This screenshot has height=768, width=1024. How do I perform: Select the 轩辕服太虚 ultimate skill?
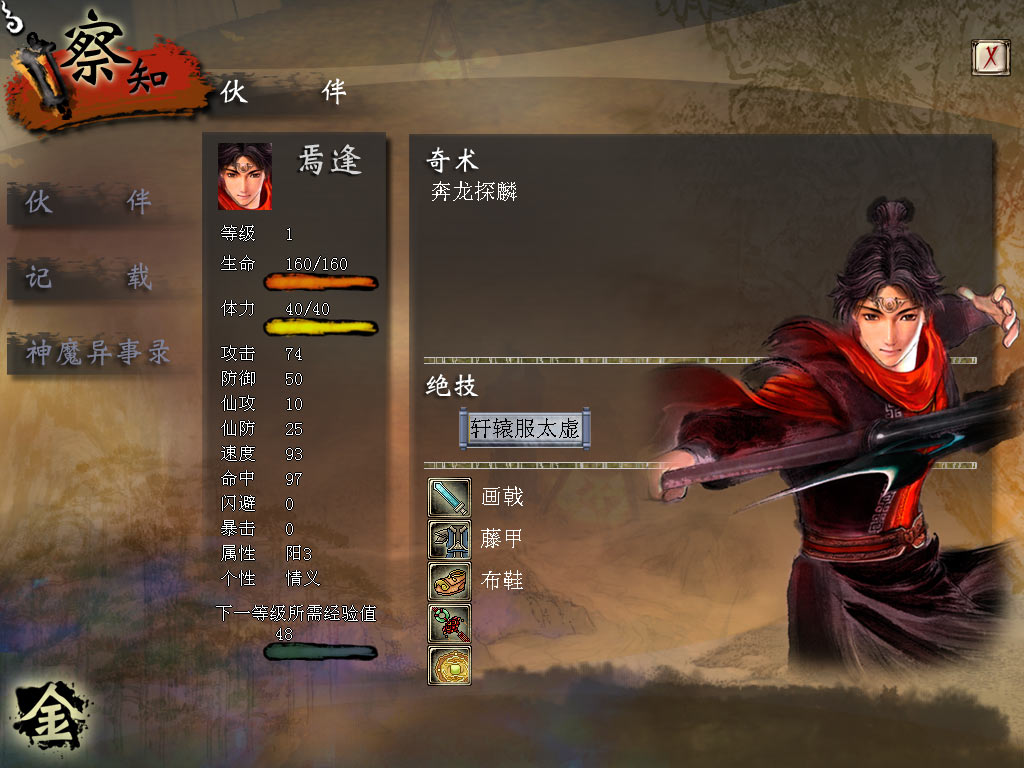point(525,428)
